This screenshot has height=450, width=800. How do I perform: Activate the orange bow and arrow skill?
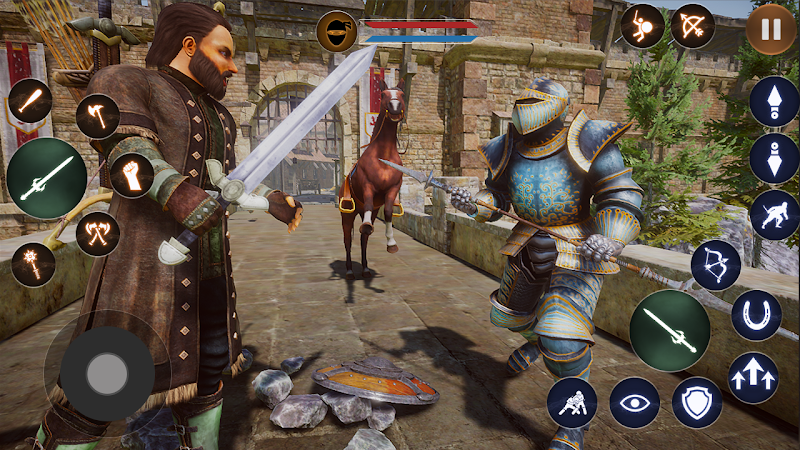point(692,26)
